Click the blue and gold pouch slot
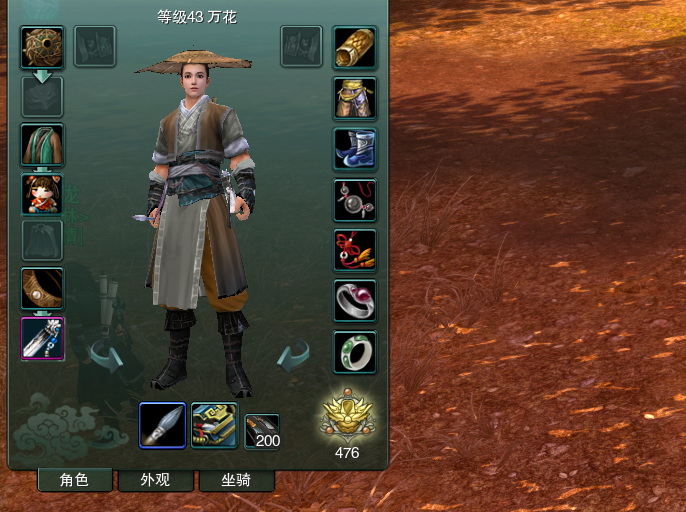The image size is (686, 512). tap(214, 425)
